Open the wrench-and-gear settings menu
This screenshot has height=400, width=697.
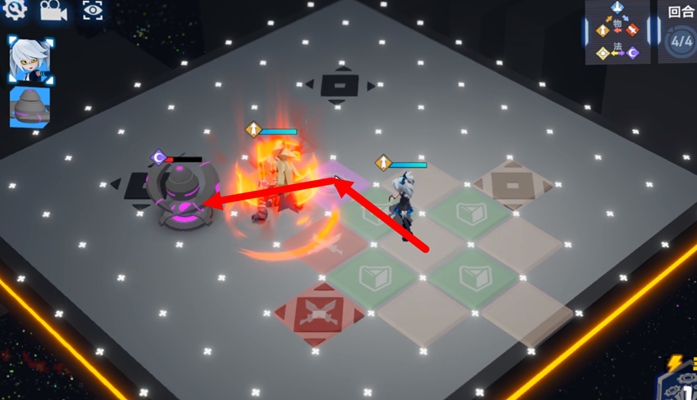[14, 11]
